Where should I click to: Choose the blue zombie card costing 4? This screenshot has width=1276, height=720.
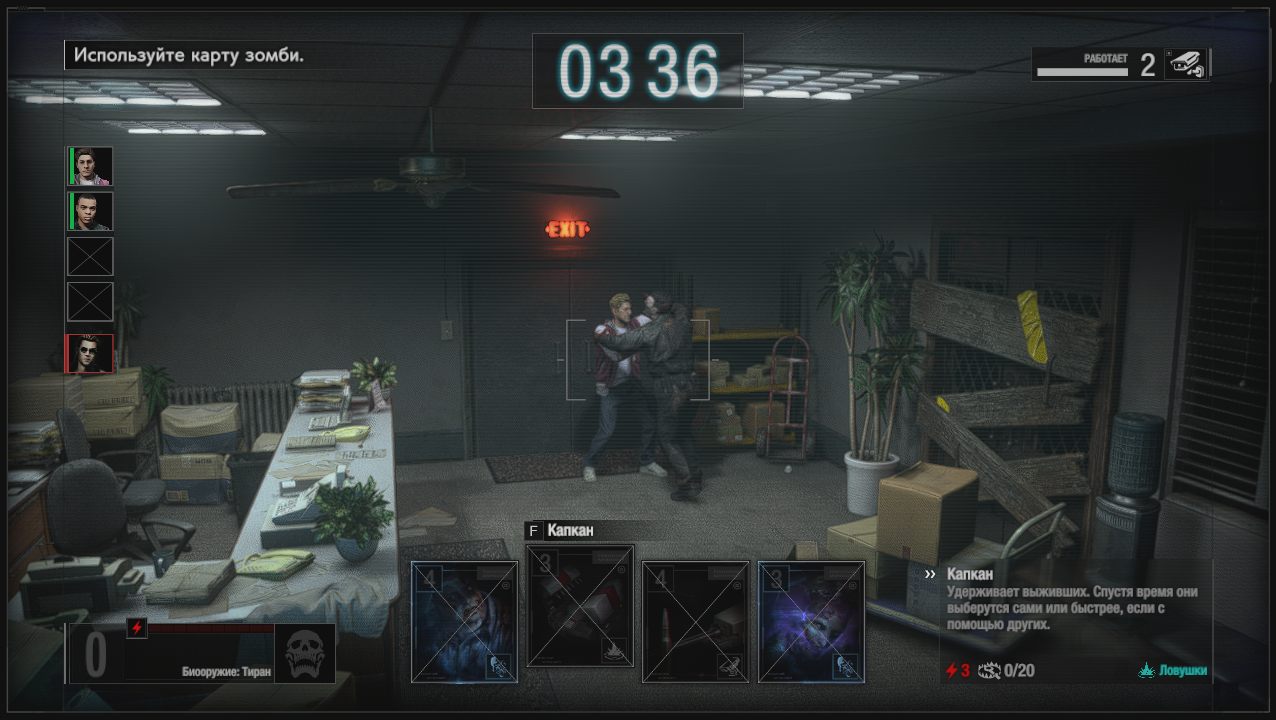coord(465,621)
